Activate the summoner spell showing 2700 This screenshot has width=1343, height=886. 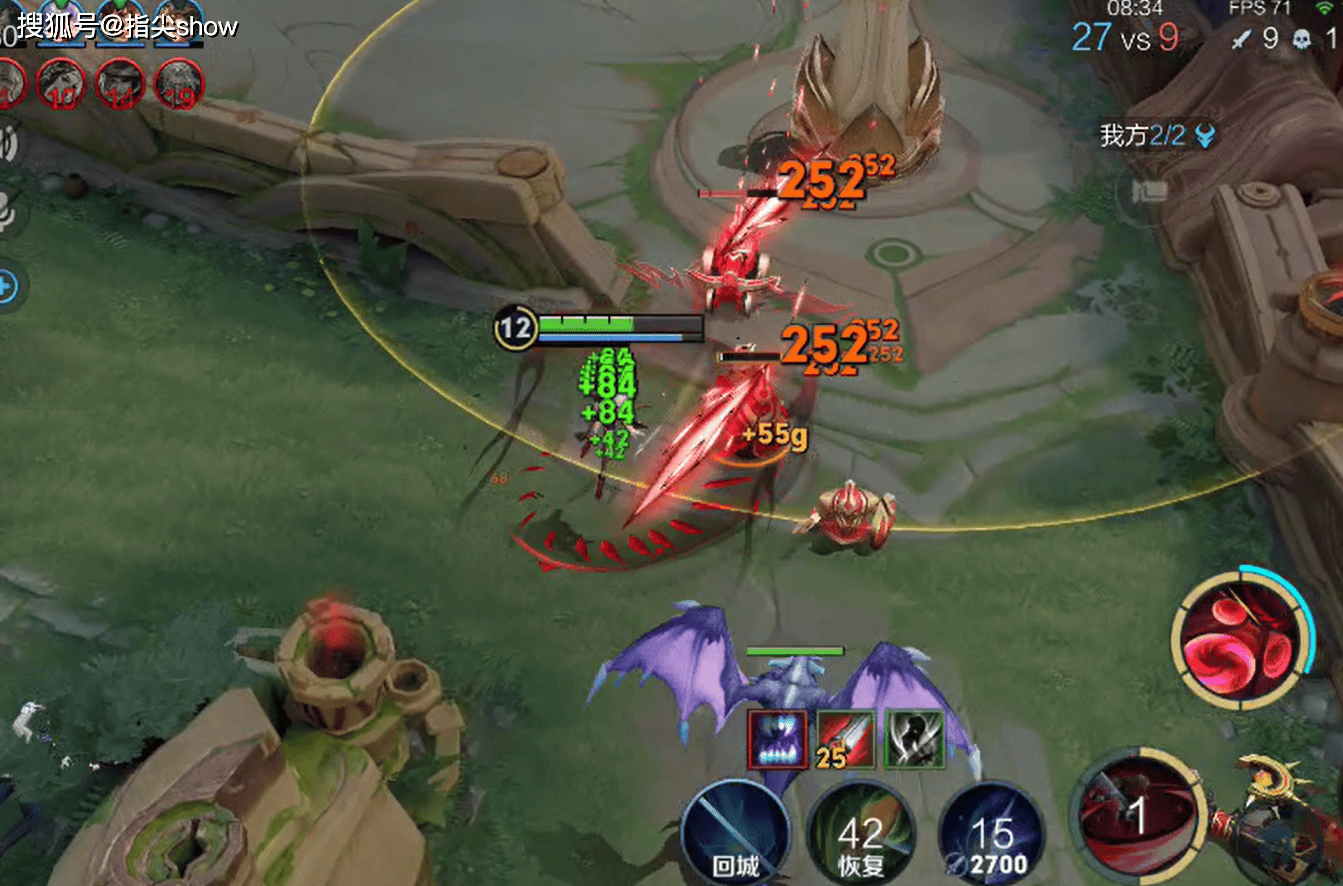(991, 835)
